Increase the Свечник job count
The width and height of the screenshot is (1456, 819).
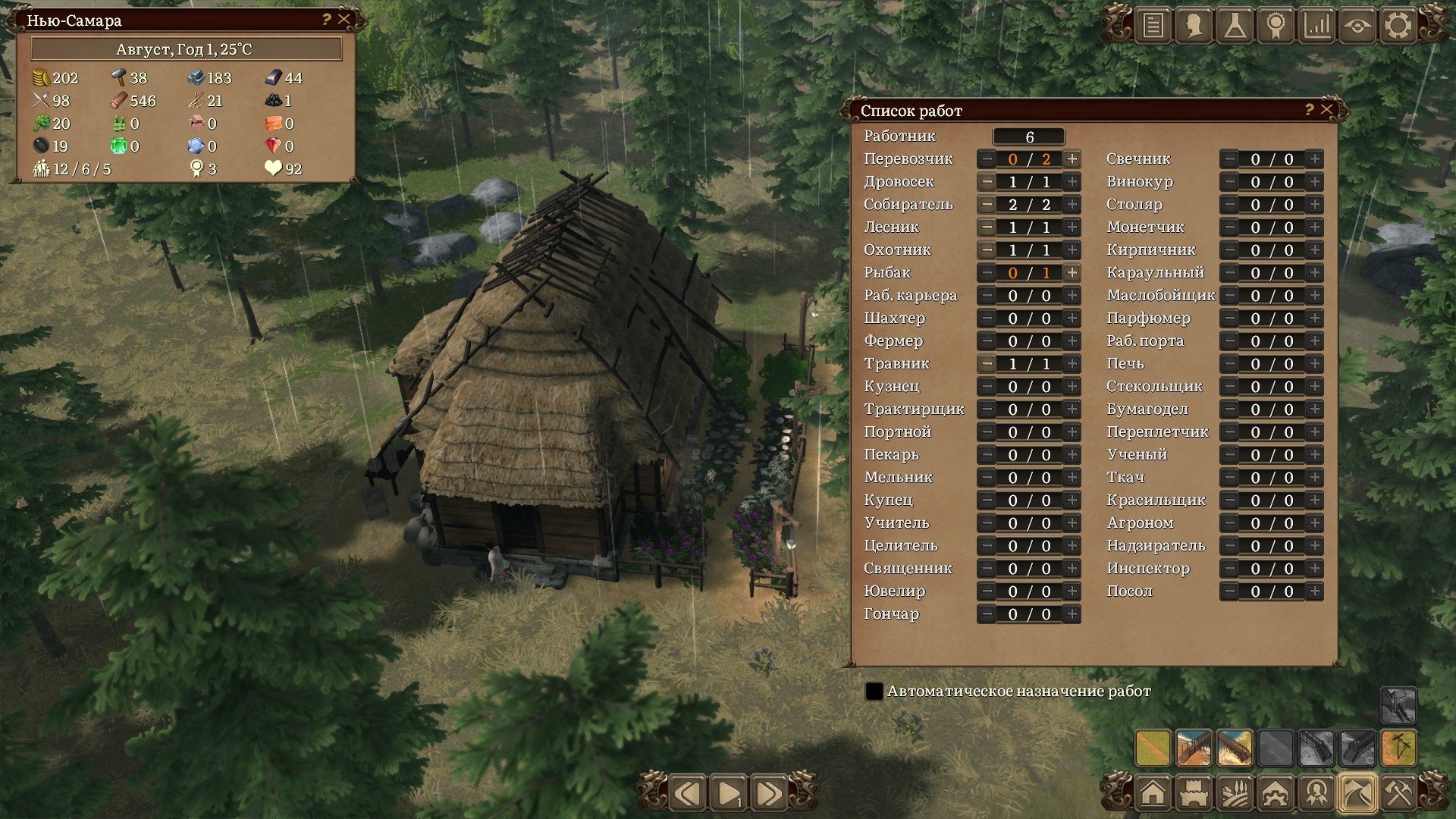click(x=1314, y=159)
